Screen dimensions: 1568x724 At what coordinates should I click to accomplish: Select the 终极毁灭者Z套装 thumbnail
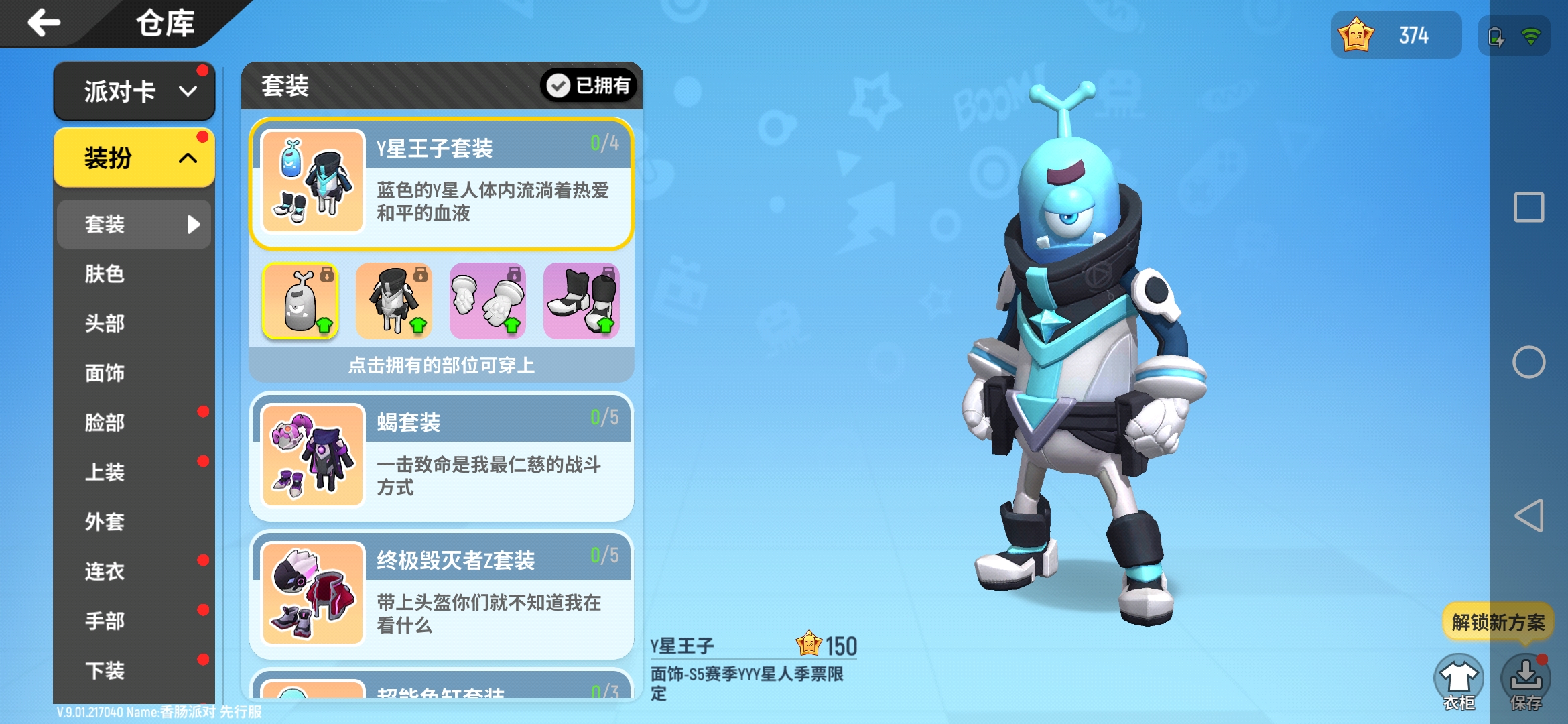[x=310, y=593]
